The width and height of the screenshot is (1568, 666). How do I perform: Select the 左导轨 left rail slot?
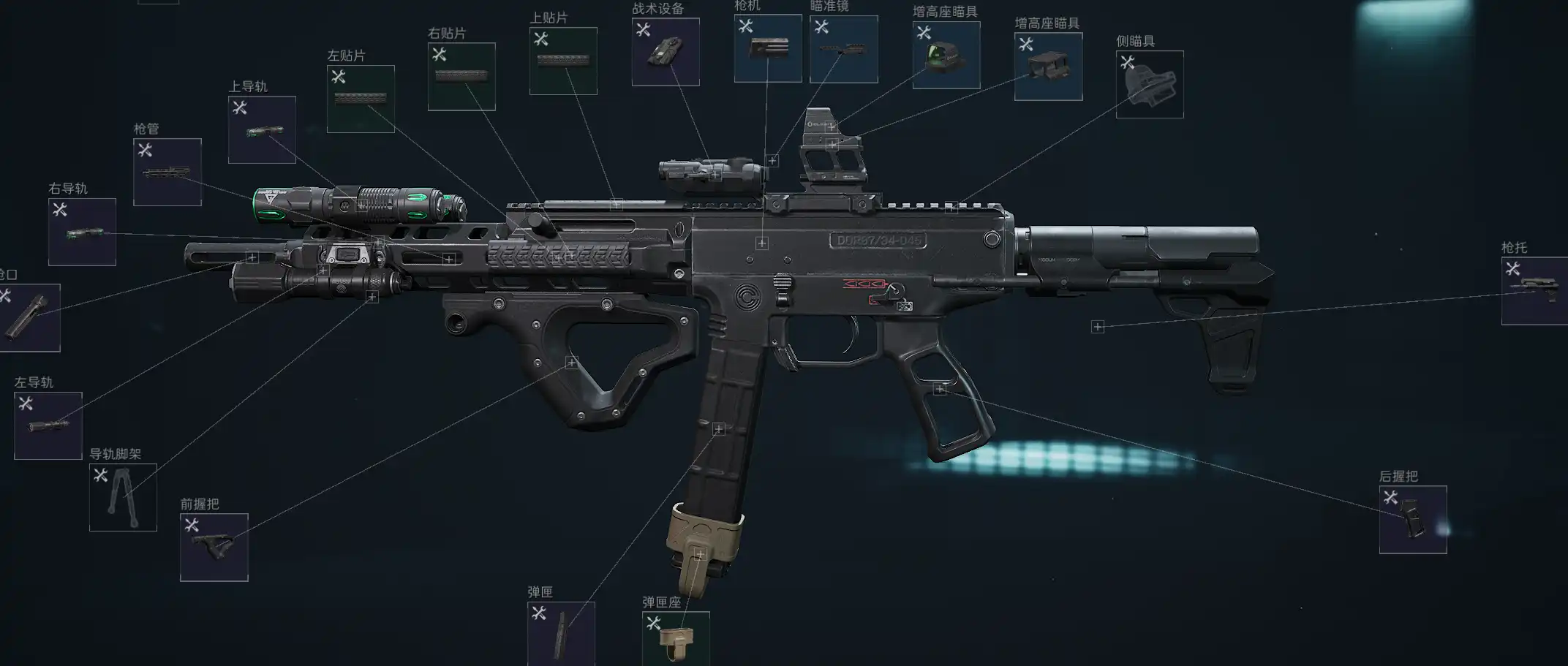coord(48,425)
